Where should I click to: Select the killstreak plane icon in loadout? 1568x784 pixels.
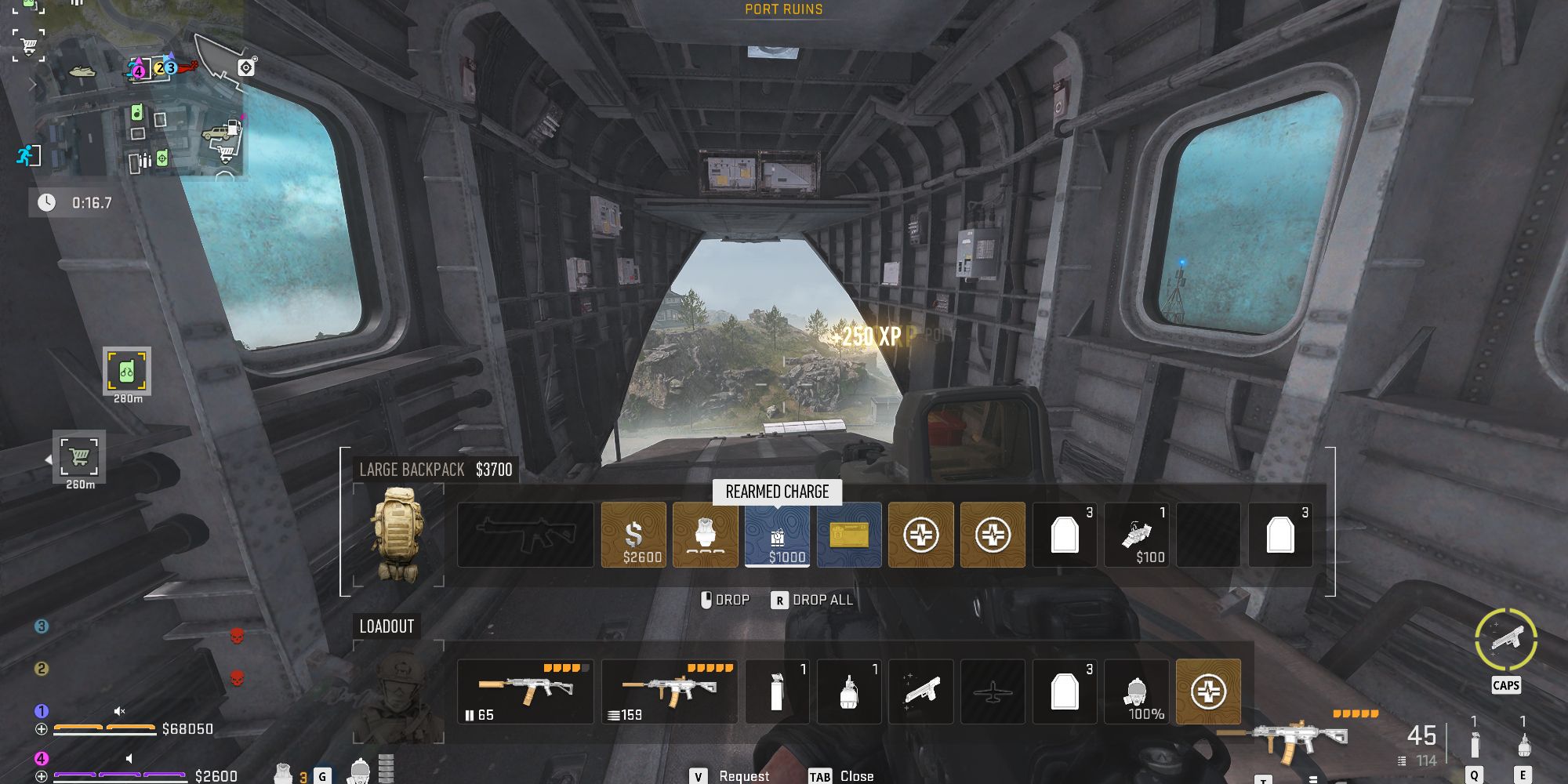[993, 691]
